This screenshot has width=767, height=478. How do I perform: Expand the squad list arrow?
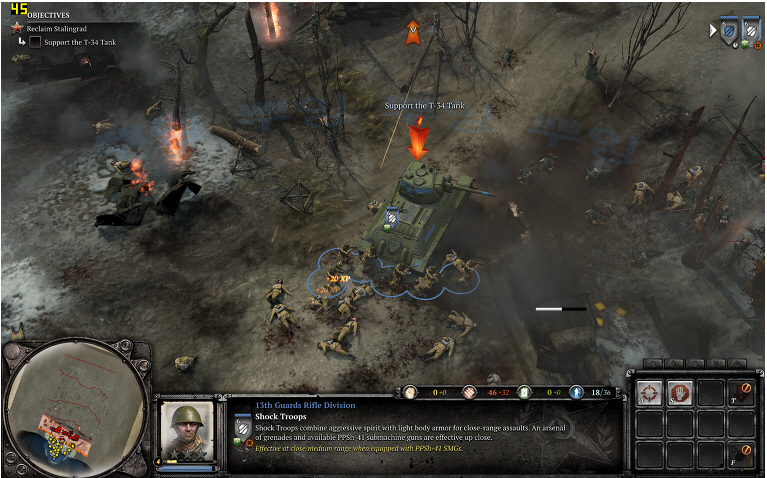click(x=712, y=31)
